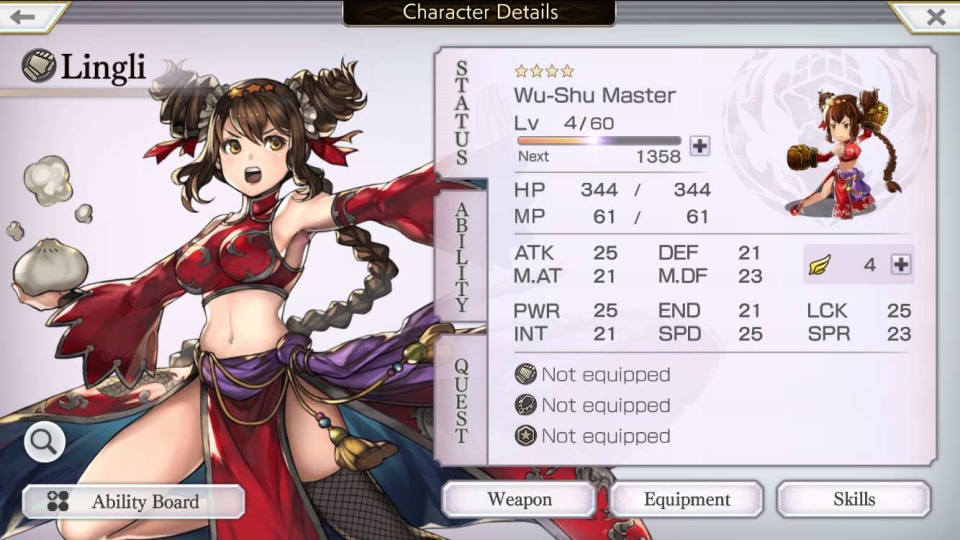Switch to the Status tab
Screen dimensions: 960x540
point(461,112)
